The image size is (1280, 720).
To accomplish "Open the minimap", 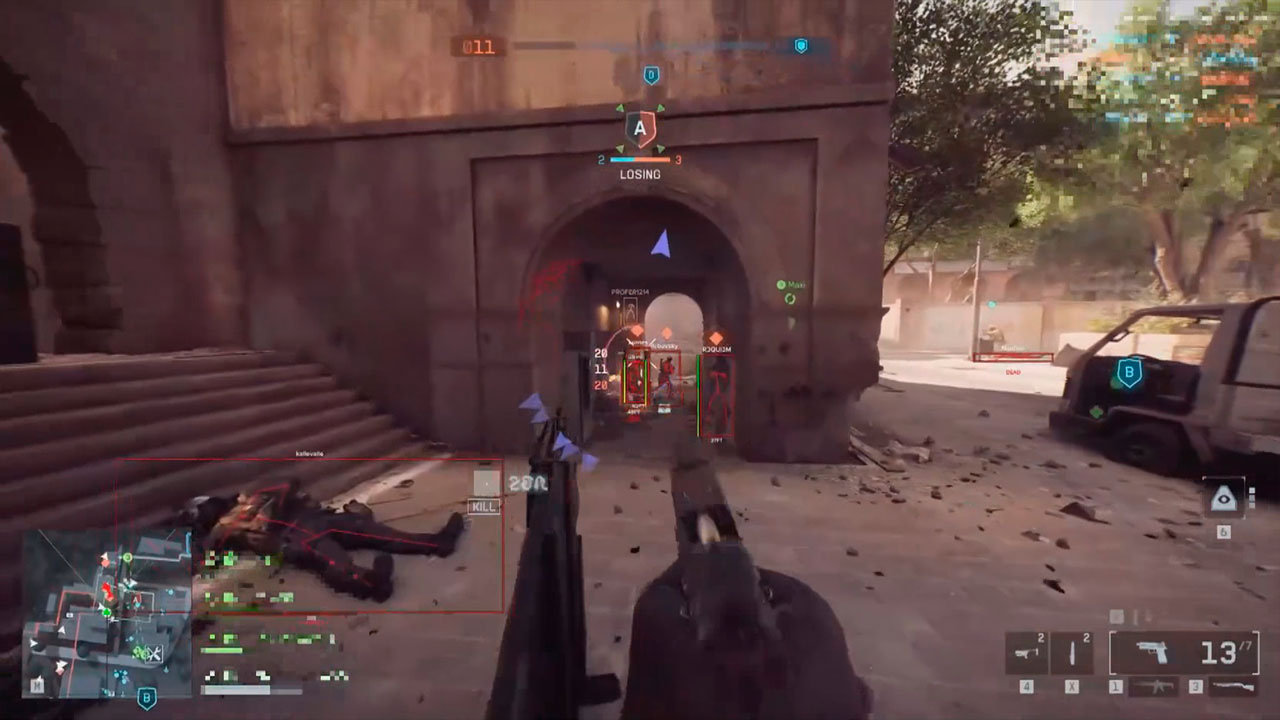I will (107, 612).
